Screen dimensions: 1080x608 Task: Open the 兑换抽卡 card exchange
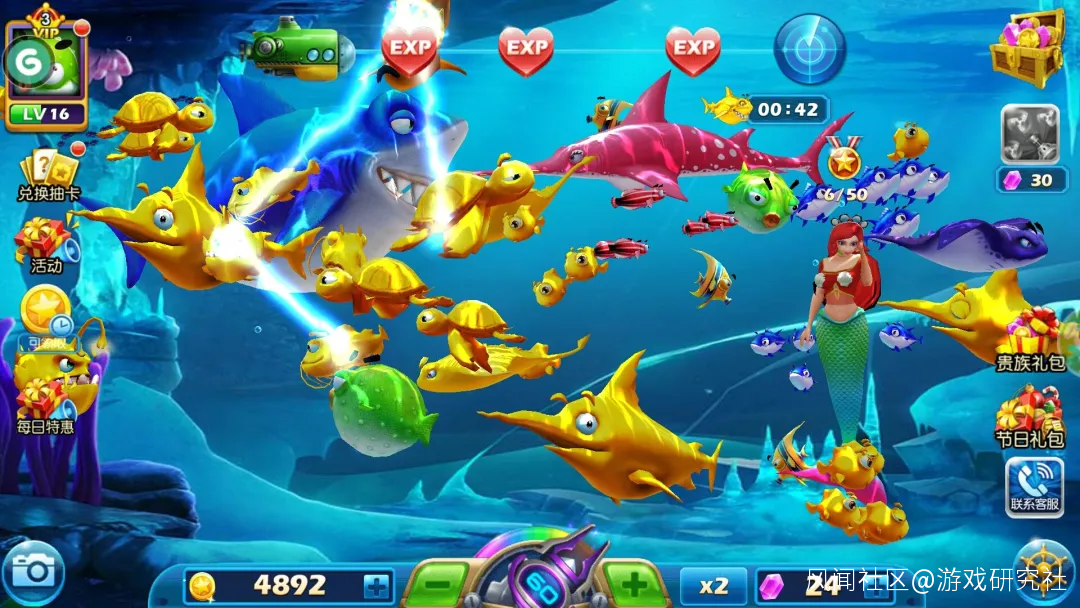pos(48,174)
